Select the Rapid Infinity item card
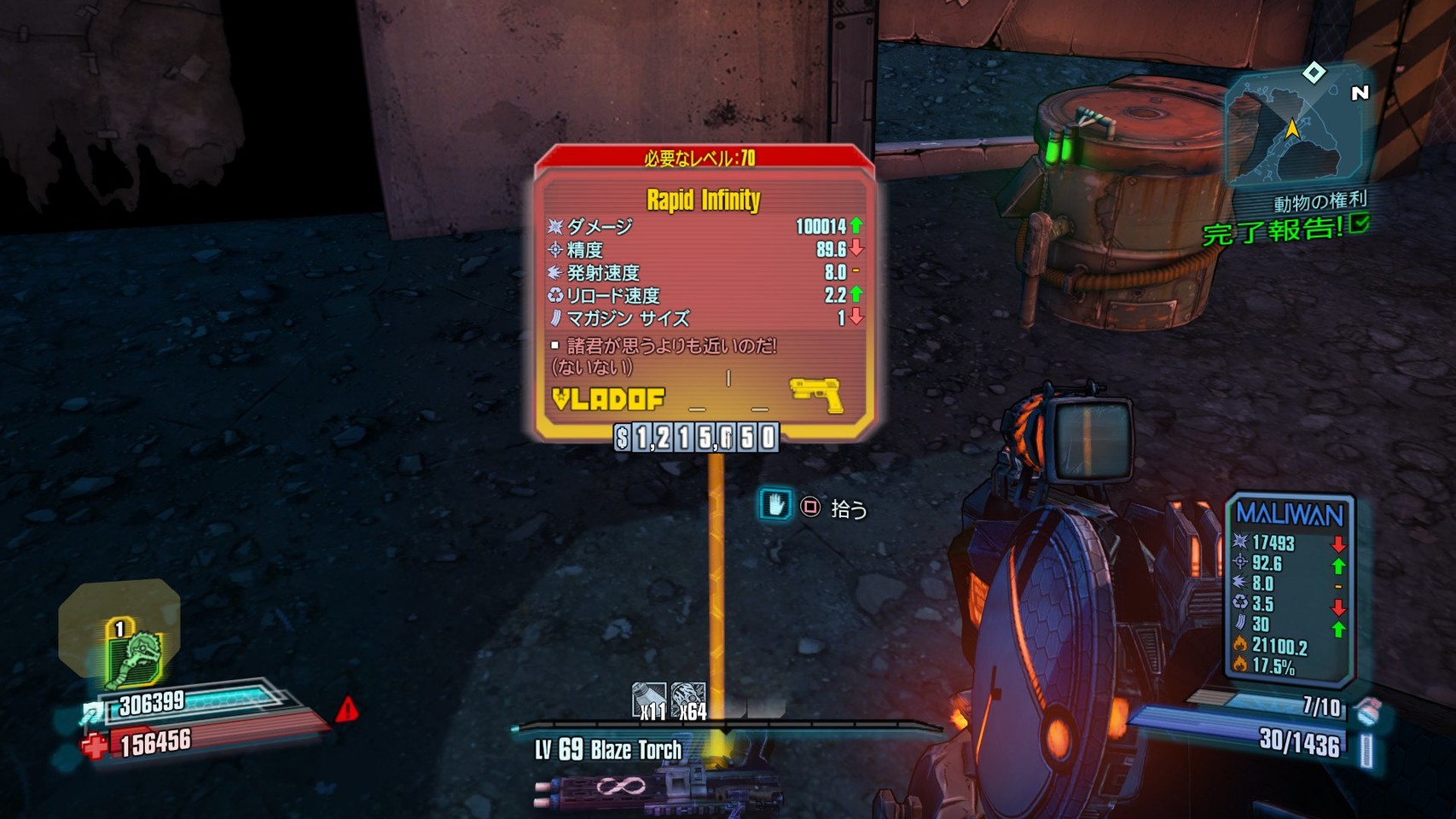 pyautogui.click(x=704, y=290)
